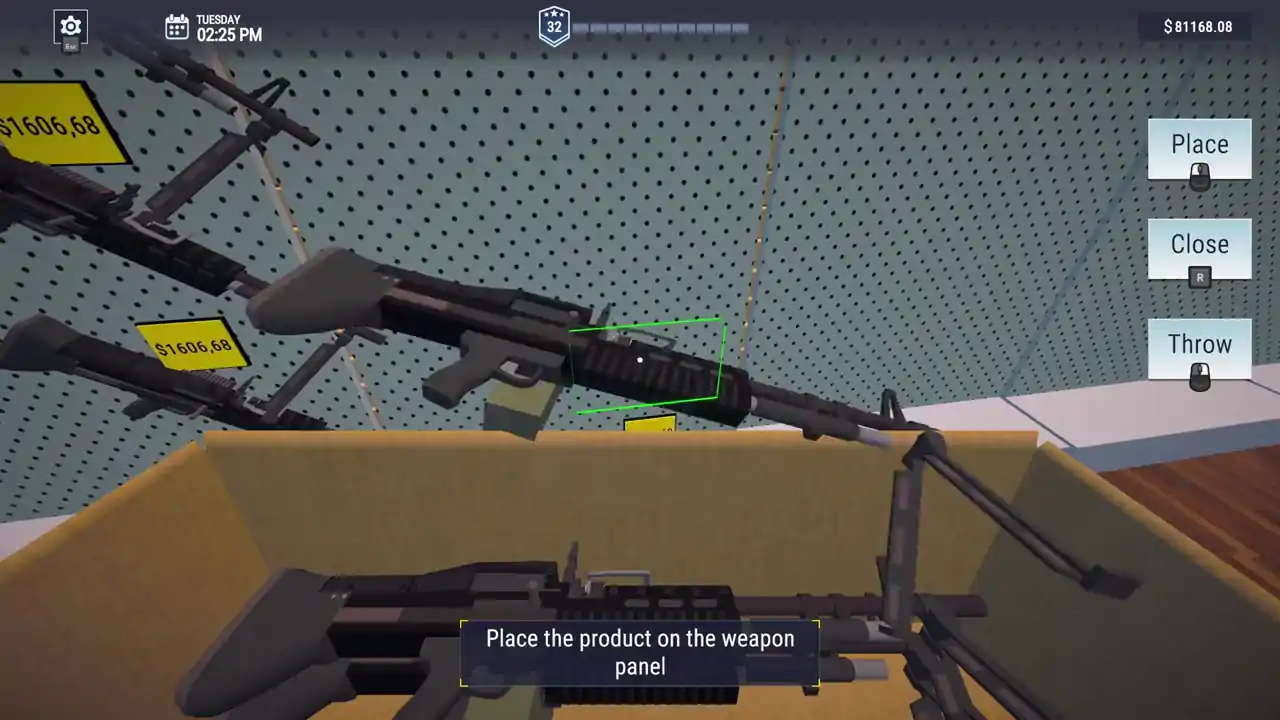
Task: Click the lower $1606,68 yellow price tag
Action: point(193,347)
